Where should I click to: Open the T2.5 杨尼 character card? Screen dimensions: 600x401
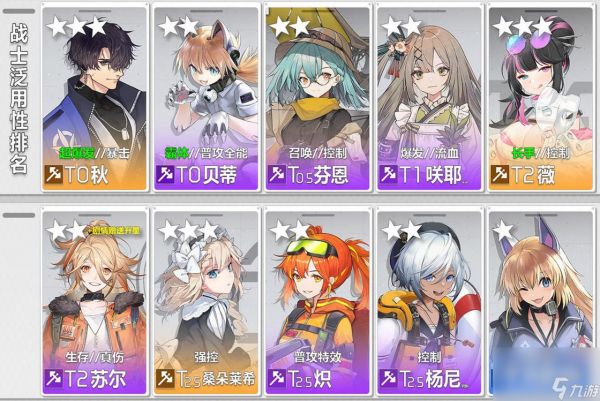coord(428,302)
